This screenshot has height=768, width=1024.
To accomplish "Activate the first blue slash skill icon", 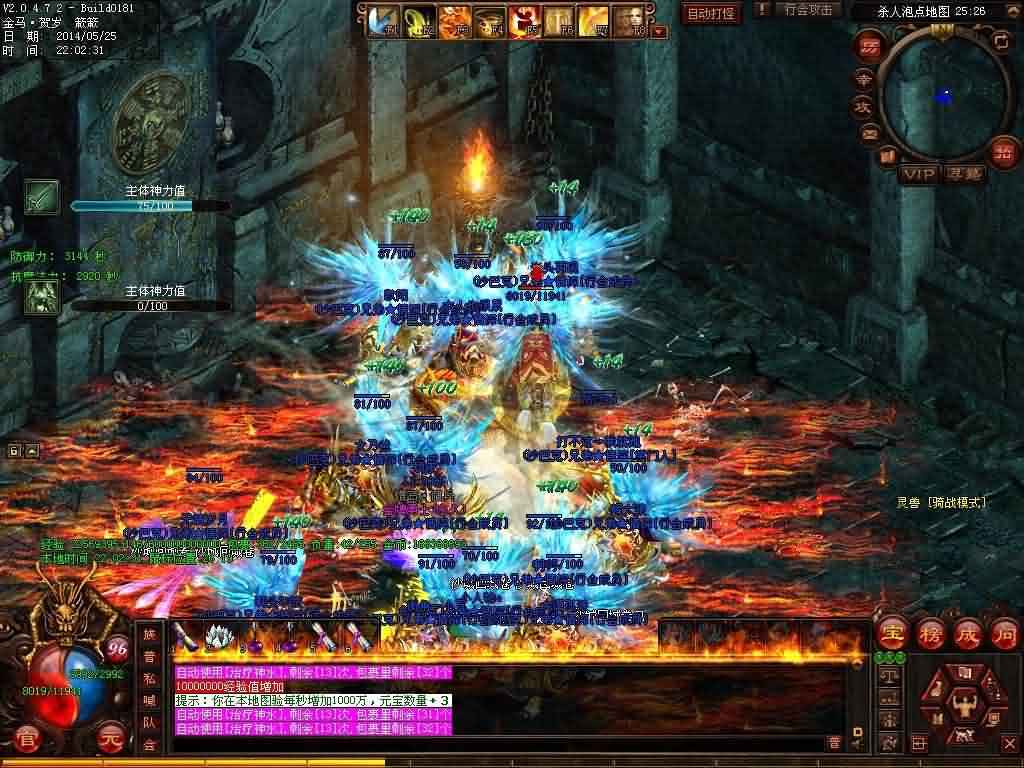I will [x=381, y=20].
